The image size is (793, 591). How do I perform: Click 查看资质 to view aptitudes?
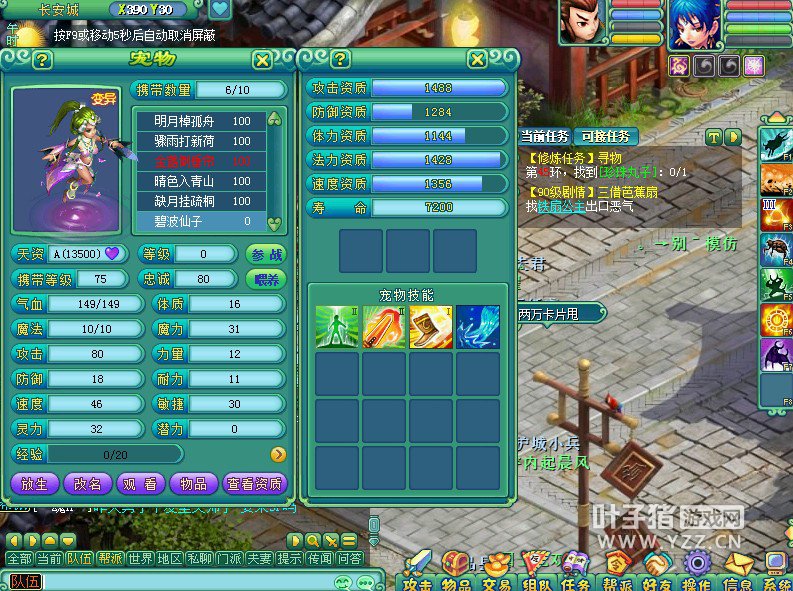point(255,484)
